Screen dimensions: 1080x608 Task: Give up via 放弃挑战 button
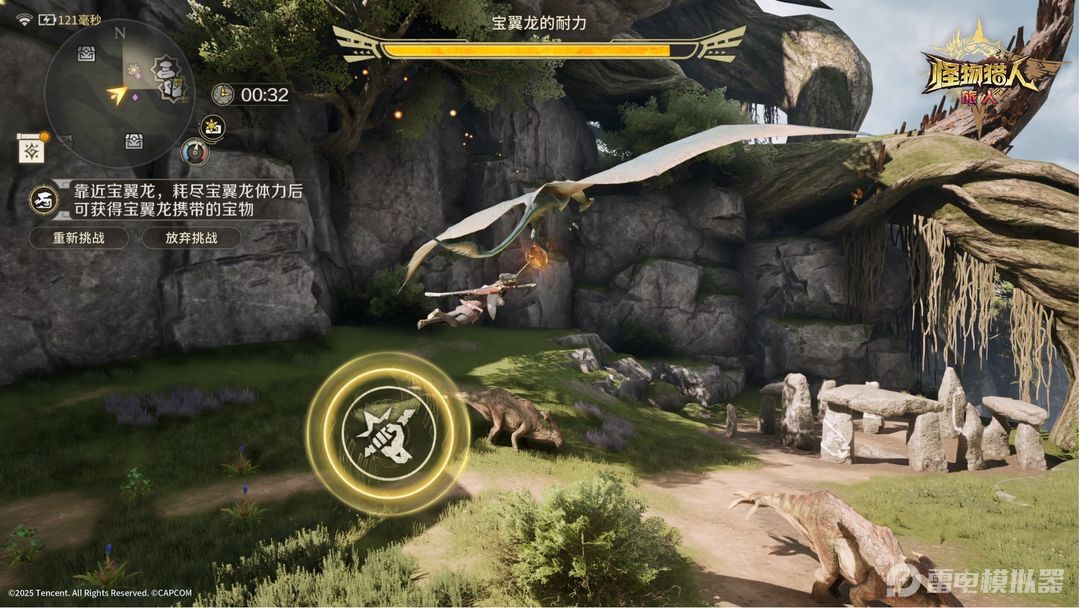191,238
